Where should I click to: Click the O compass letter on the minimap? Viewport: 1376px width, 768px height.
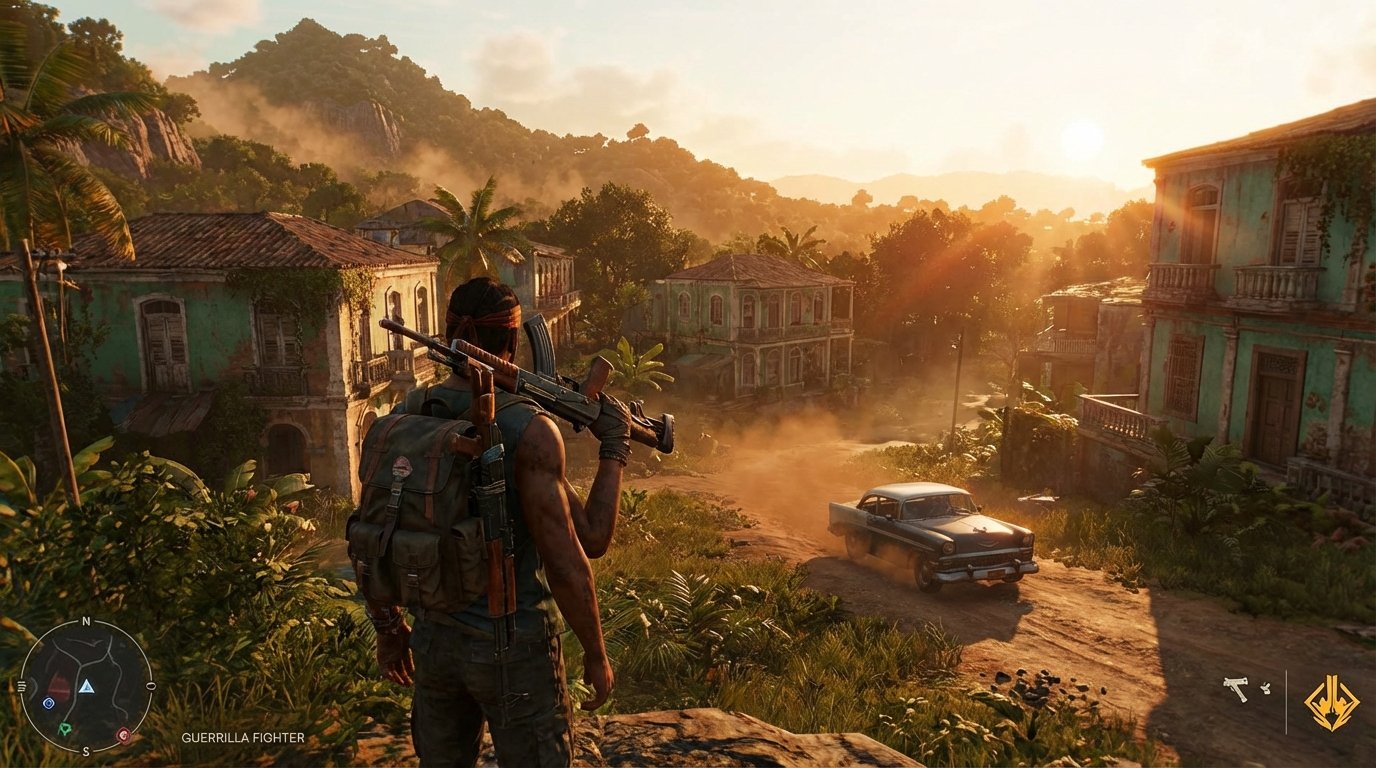click(x=150, y=684)
